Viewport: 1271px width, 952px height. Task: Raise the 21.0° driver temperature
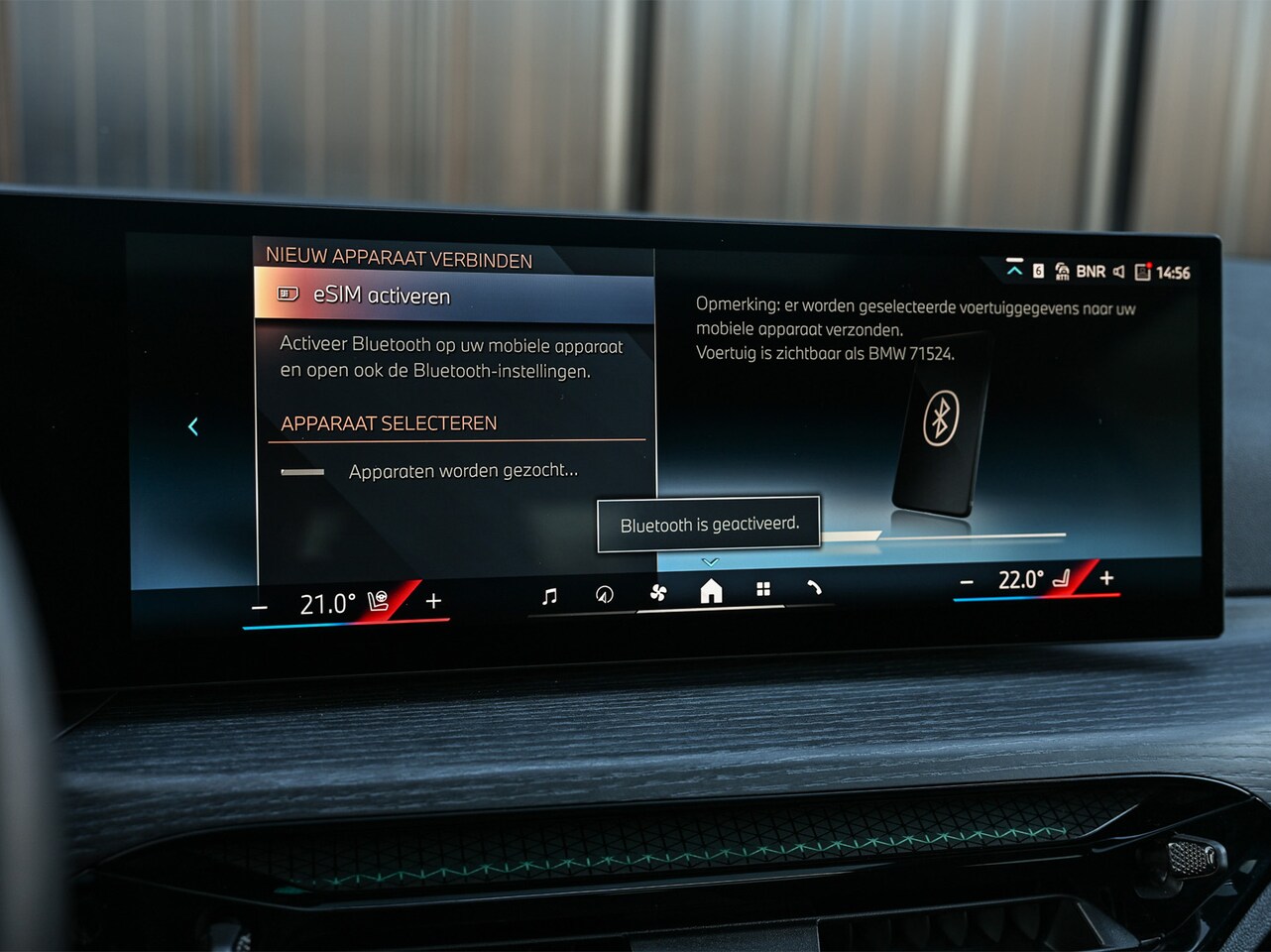pyautogui.click(x=433, y=600)
